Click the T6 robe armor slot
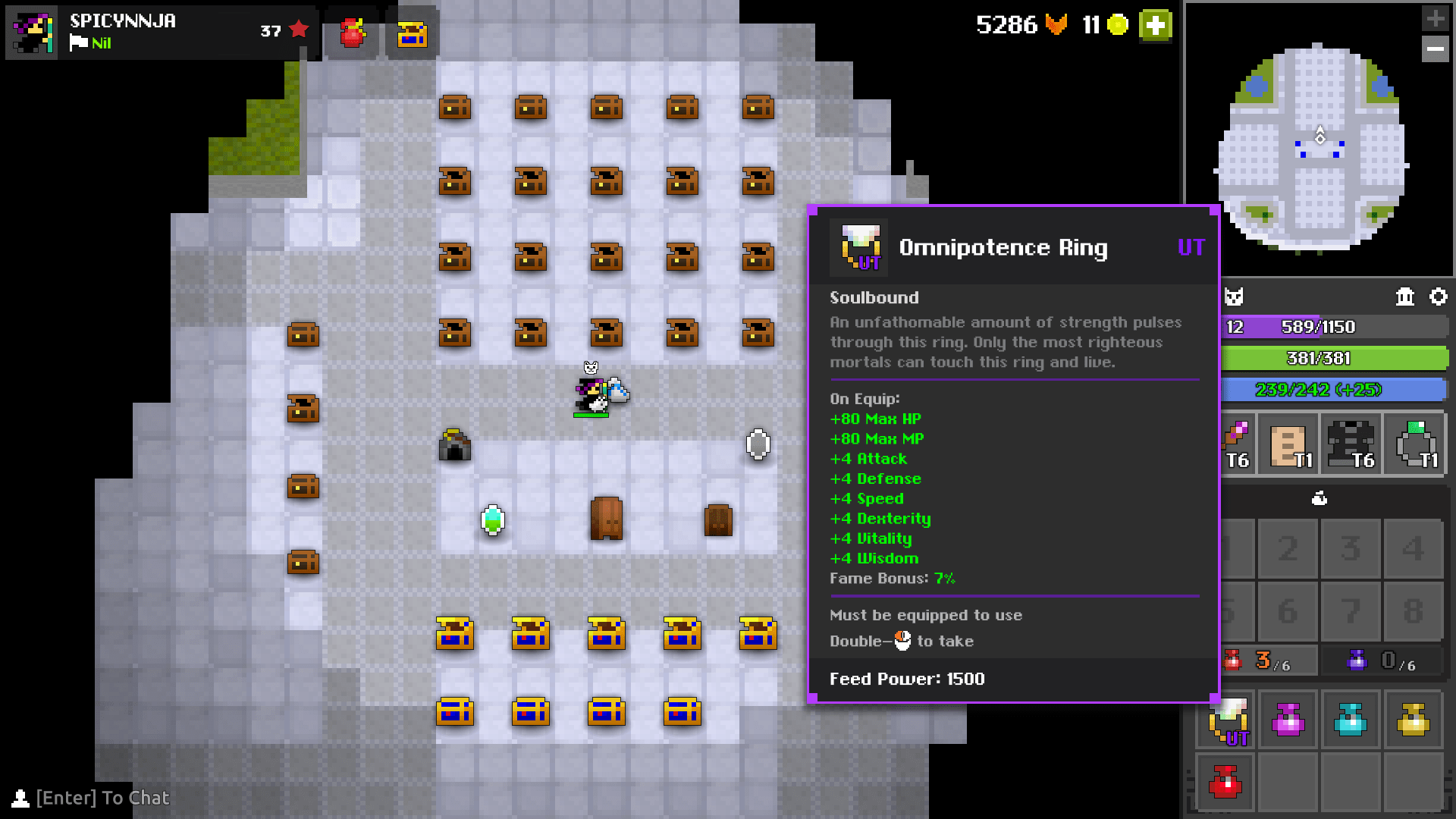 (1351, 444)
